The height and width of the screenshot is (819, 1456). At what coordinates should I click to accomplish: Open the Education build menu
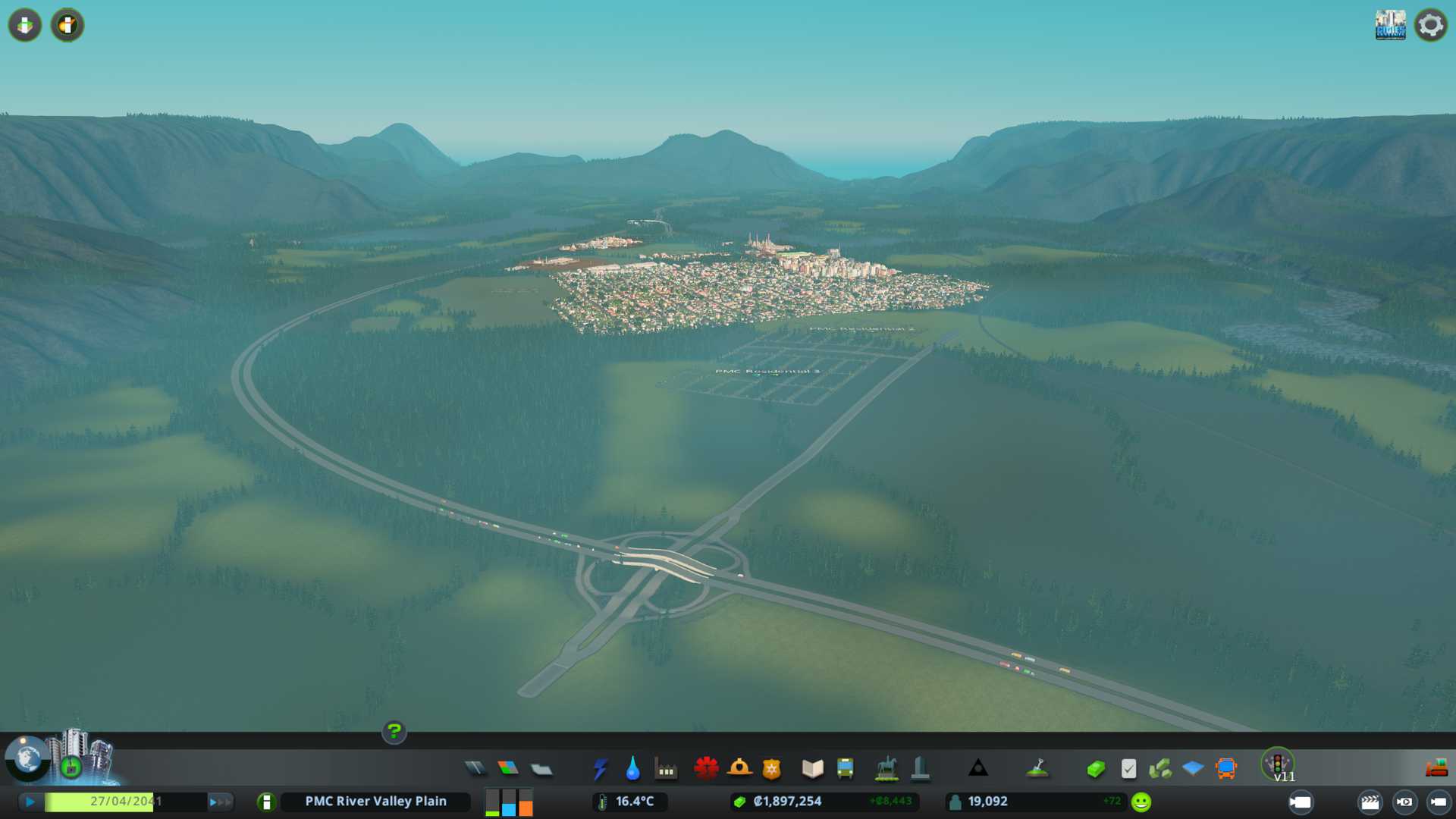pyautogui.click(x=812, y=768)
